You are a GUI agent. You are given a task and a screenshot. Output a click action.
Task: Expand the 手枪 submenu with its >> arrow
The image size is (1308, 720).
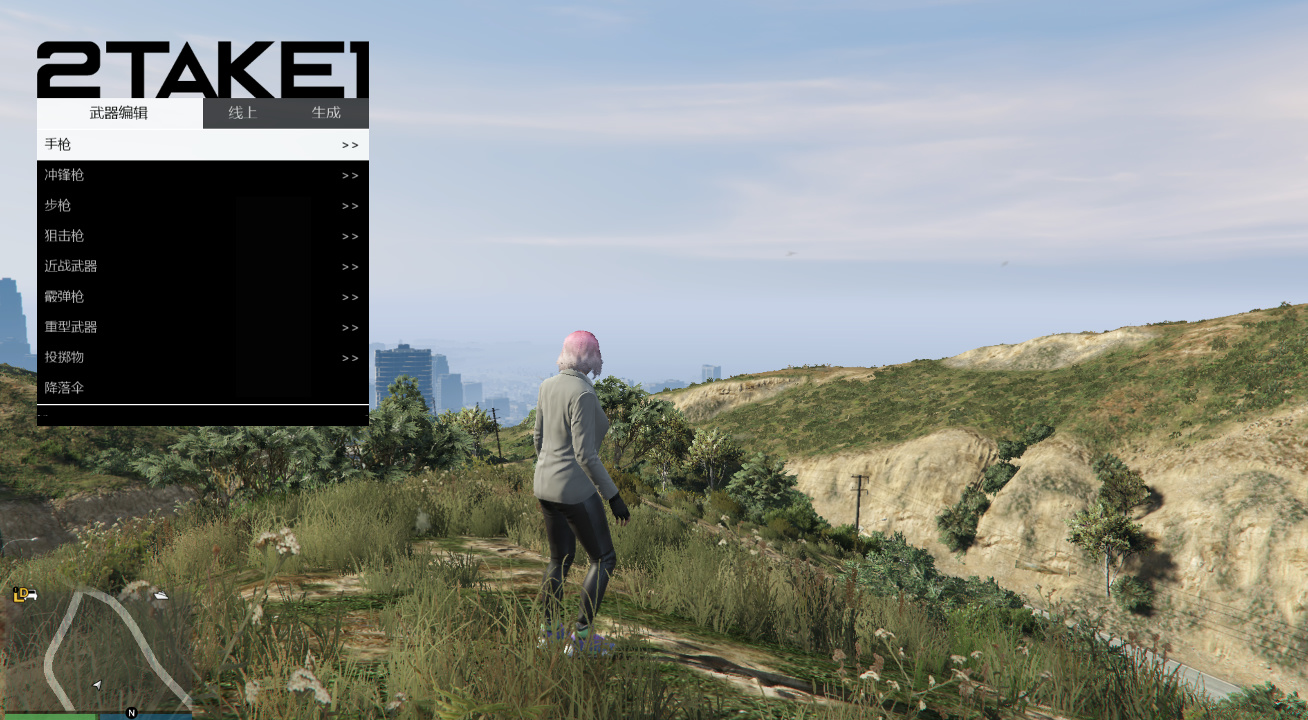(x=350, y=144)
